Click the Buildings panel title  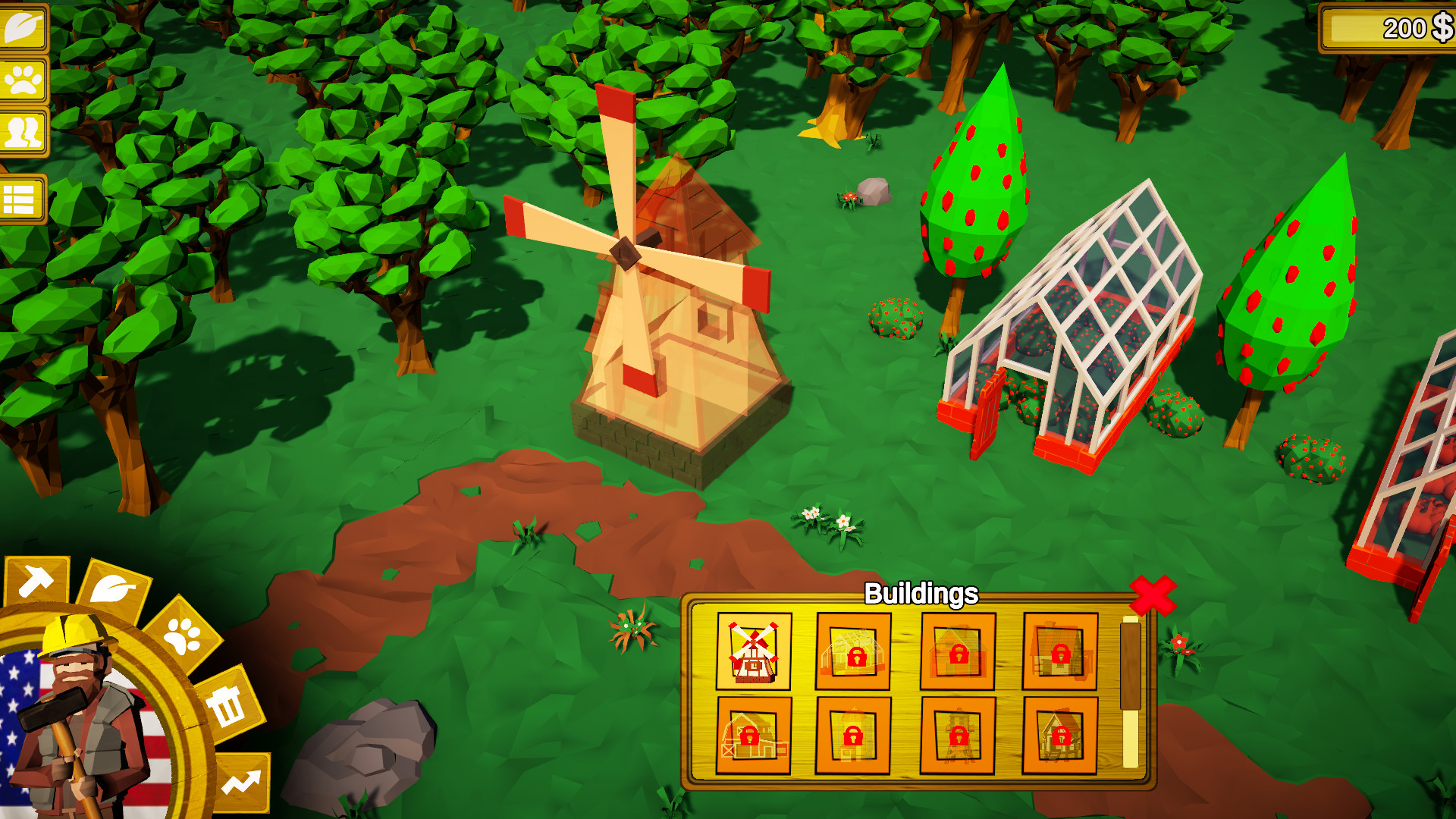[x=922, y=594]
